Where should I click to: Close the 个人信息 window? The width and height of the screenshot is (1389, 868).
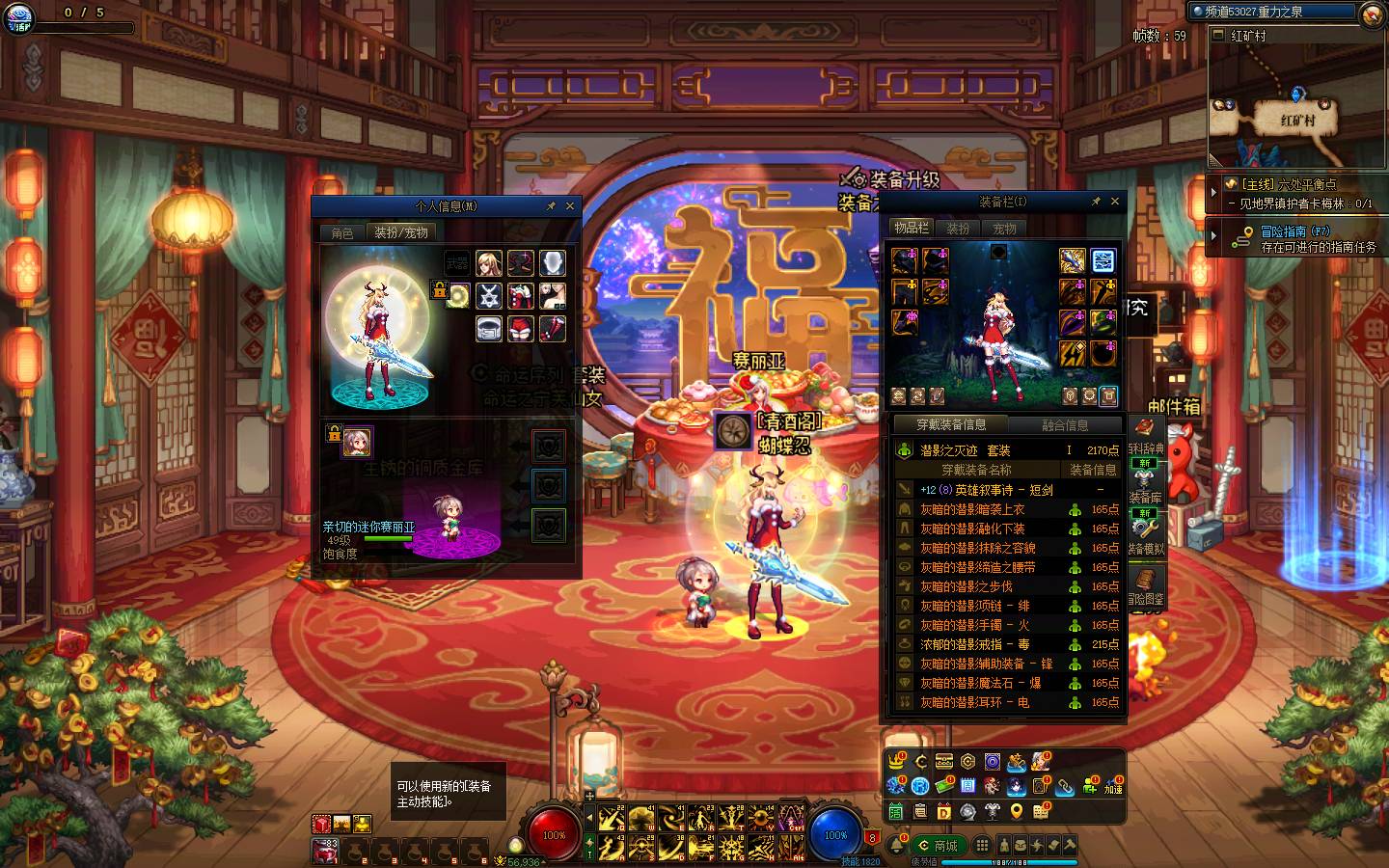[570, 205]
